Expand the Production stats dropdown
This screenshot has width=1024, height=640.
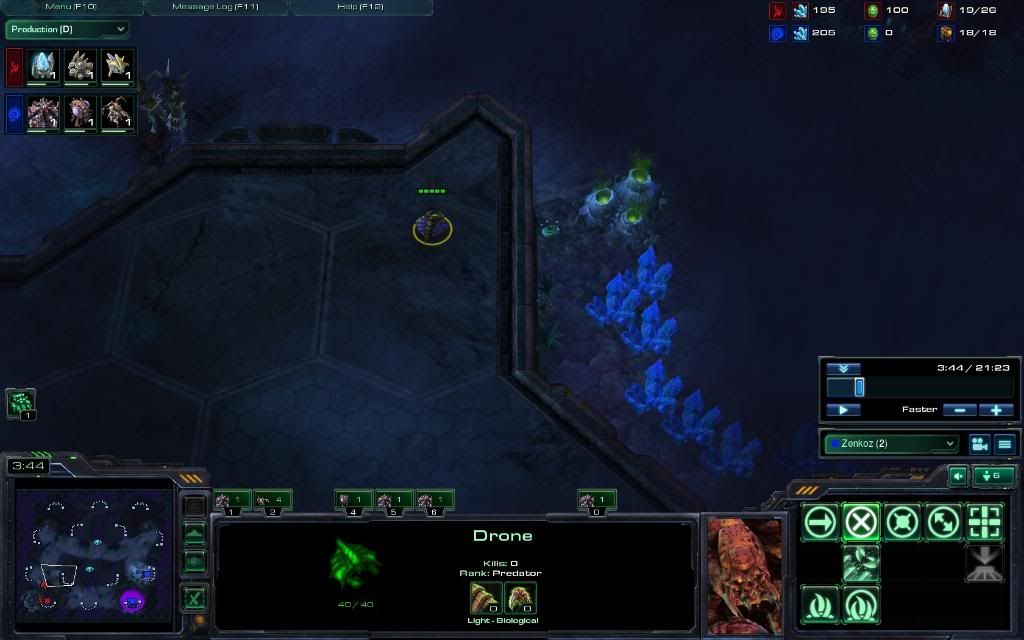click(x=67, y=30)
